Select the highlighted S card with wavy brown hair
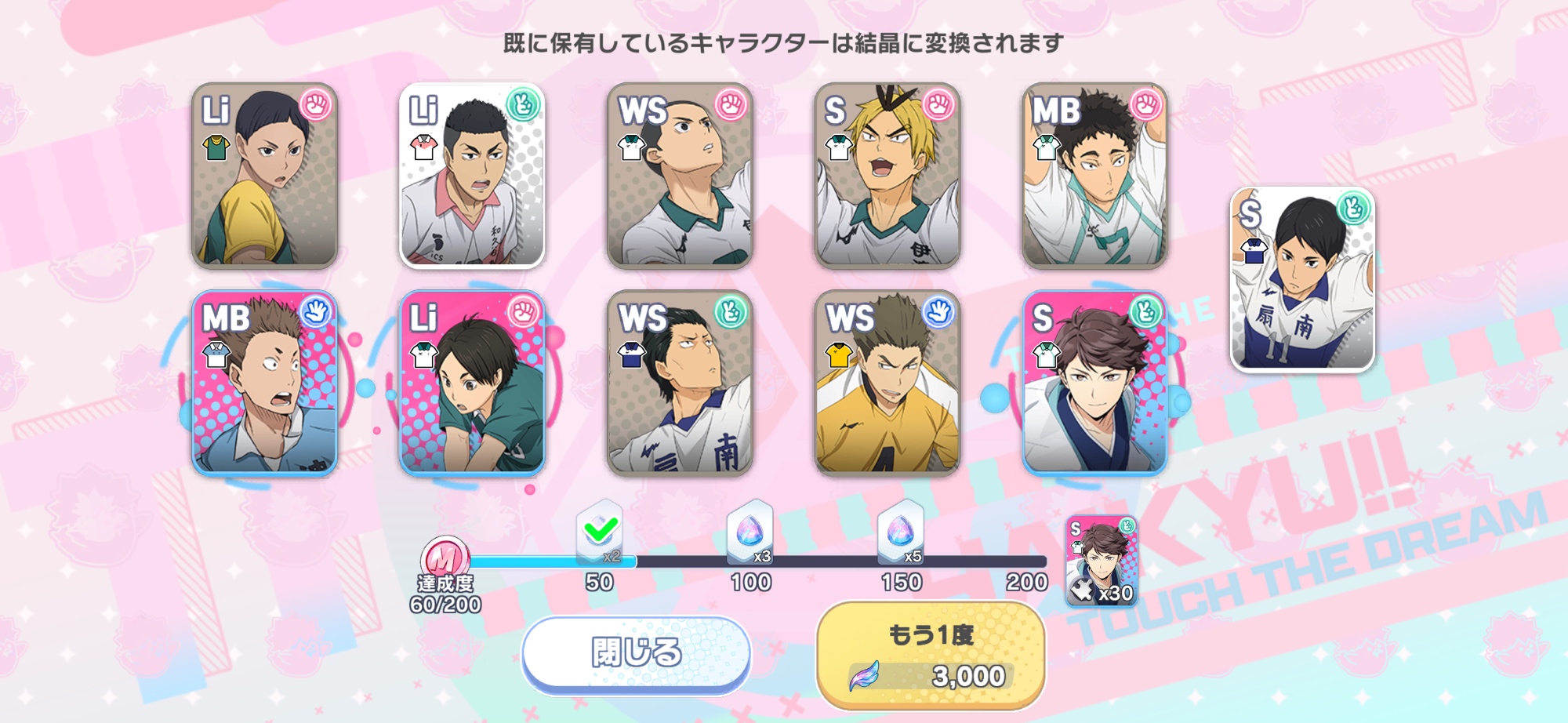 pyautogui.click(x=1094, y=383)
